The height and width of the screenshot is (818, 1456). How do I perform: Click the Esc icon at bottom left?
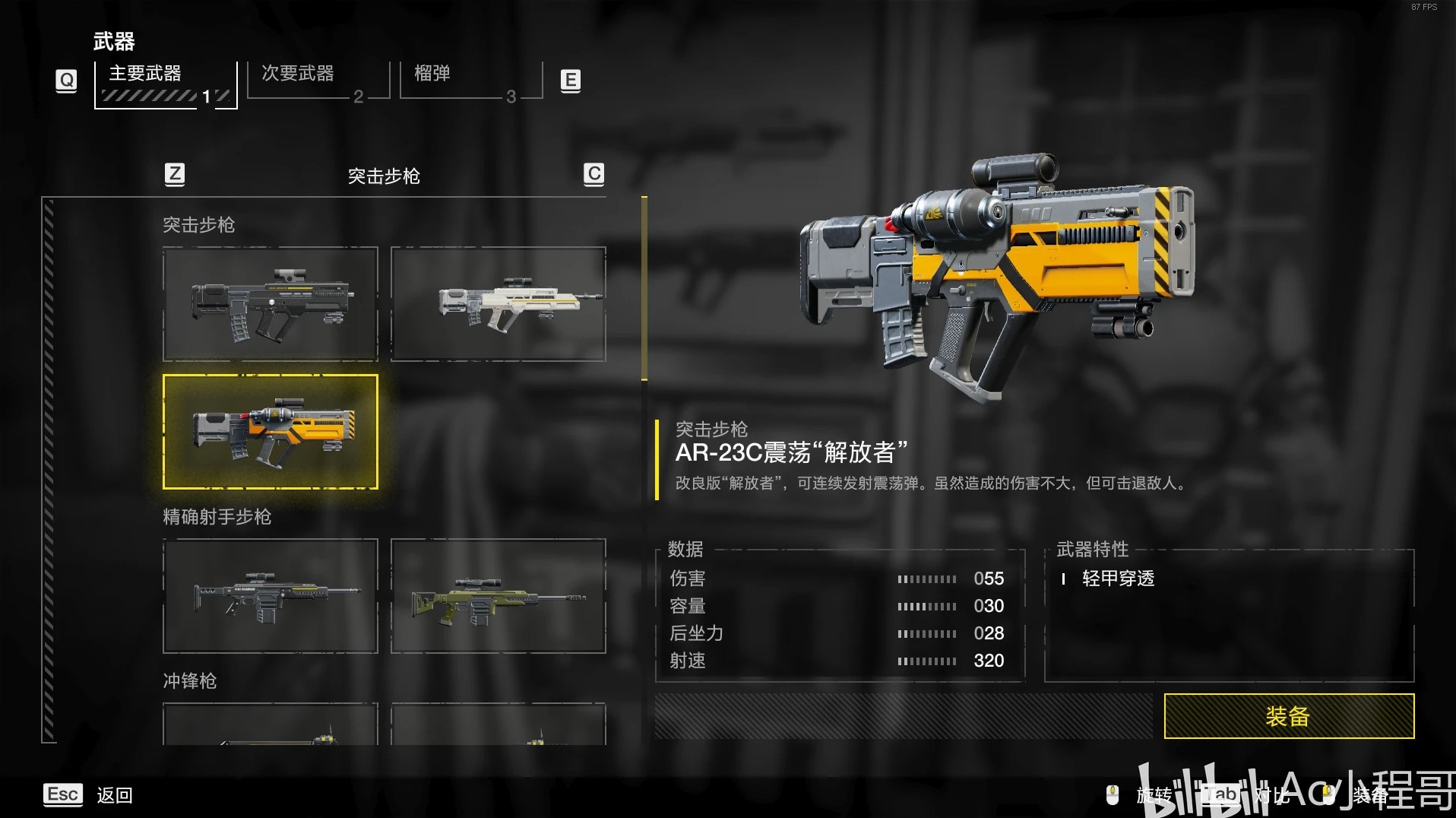(63, 794)
